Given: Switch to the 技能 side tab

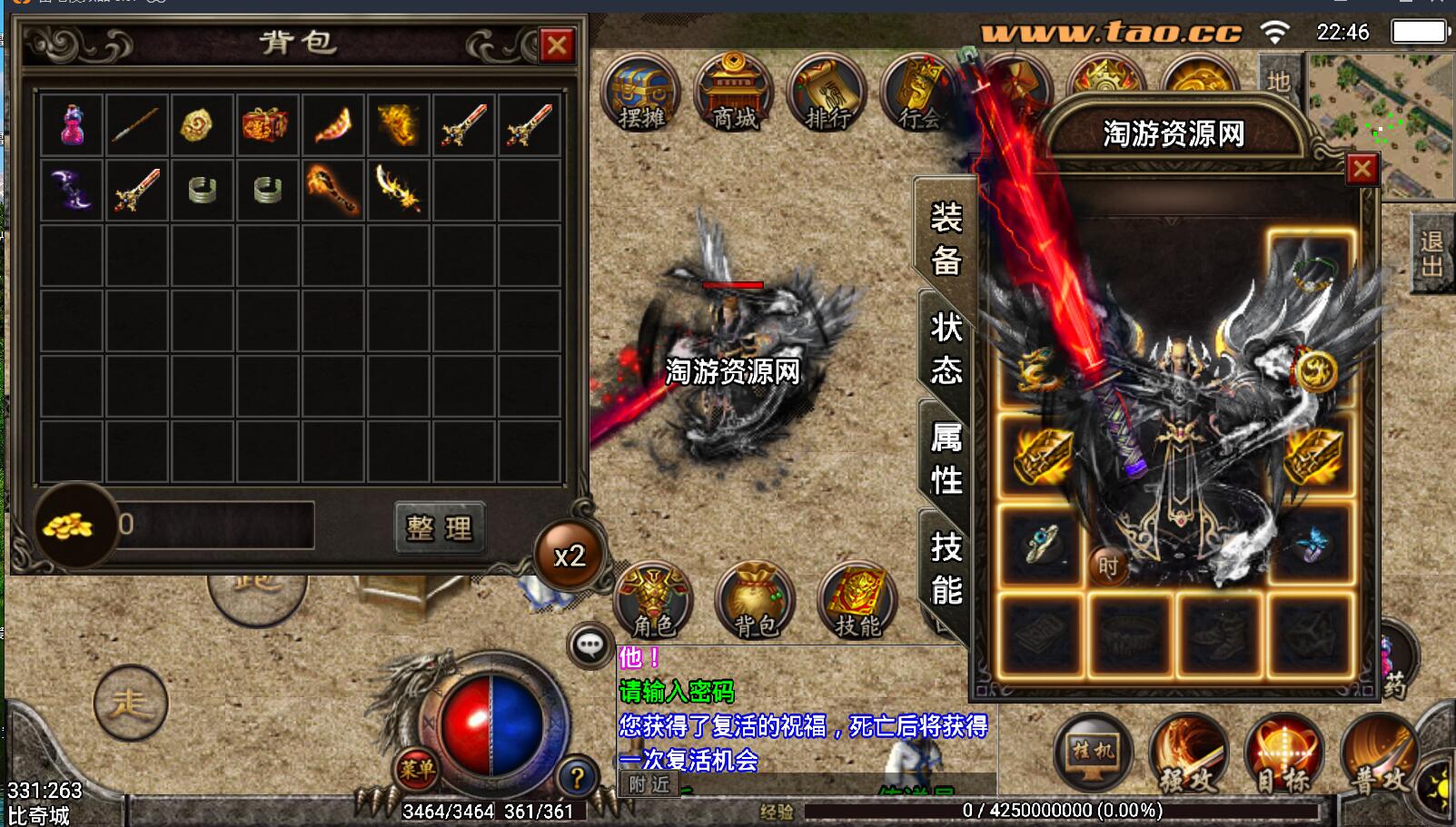Looking at the screenshot, I should click(x=946, y=568).
